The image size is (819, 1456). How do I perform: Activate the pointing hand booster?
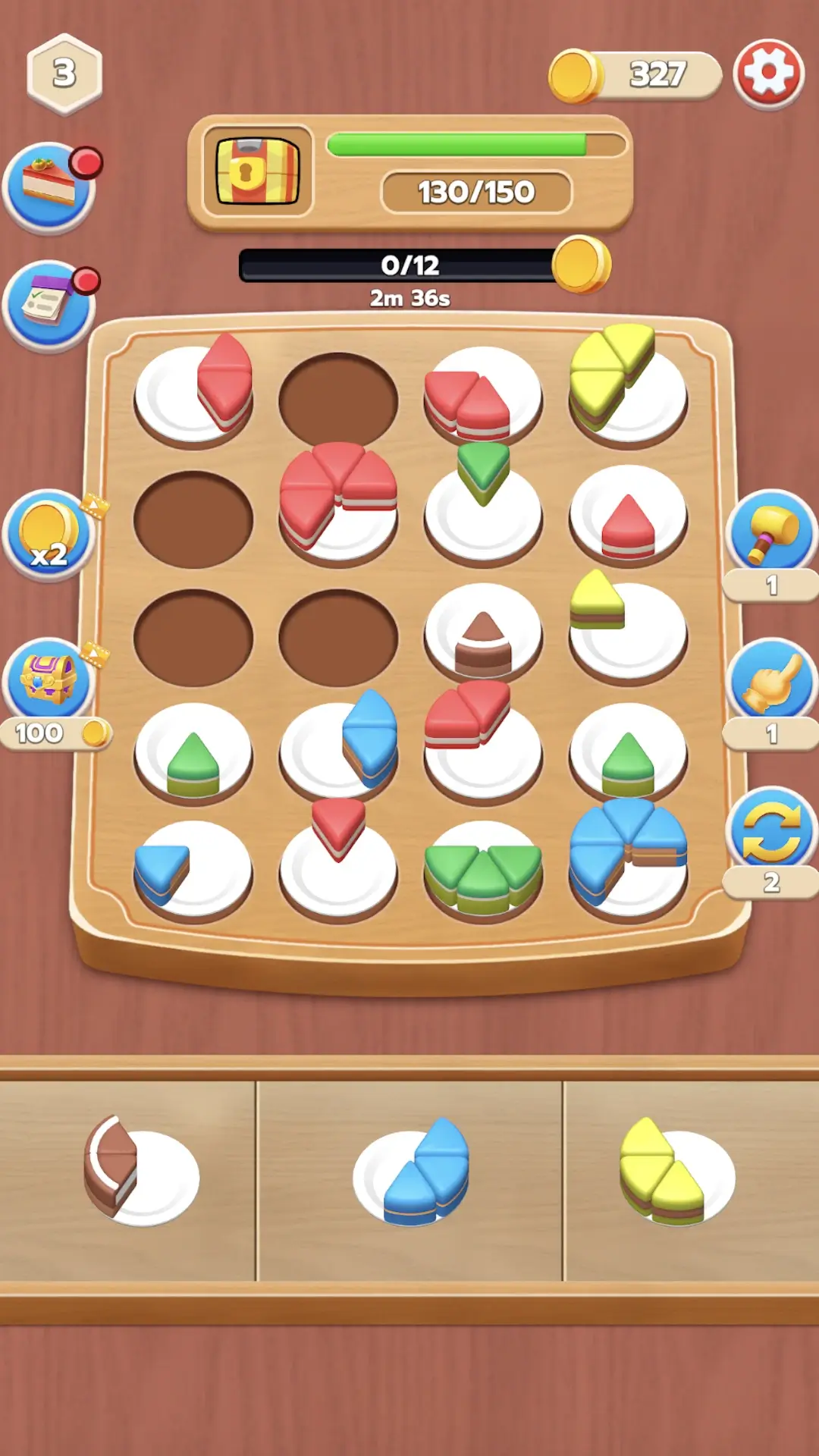771,680
